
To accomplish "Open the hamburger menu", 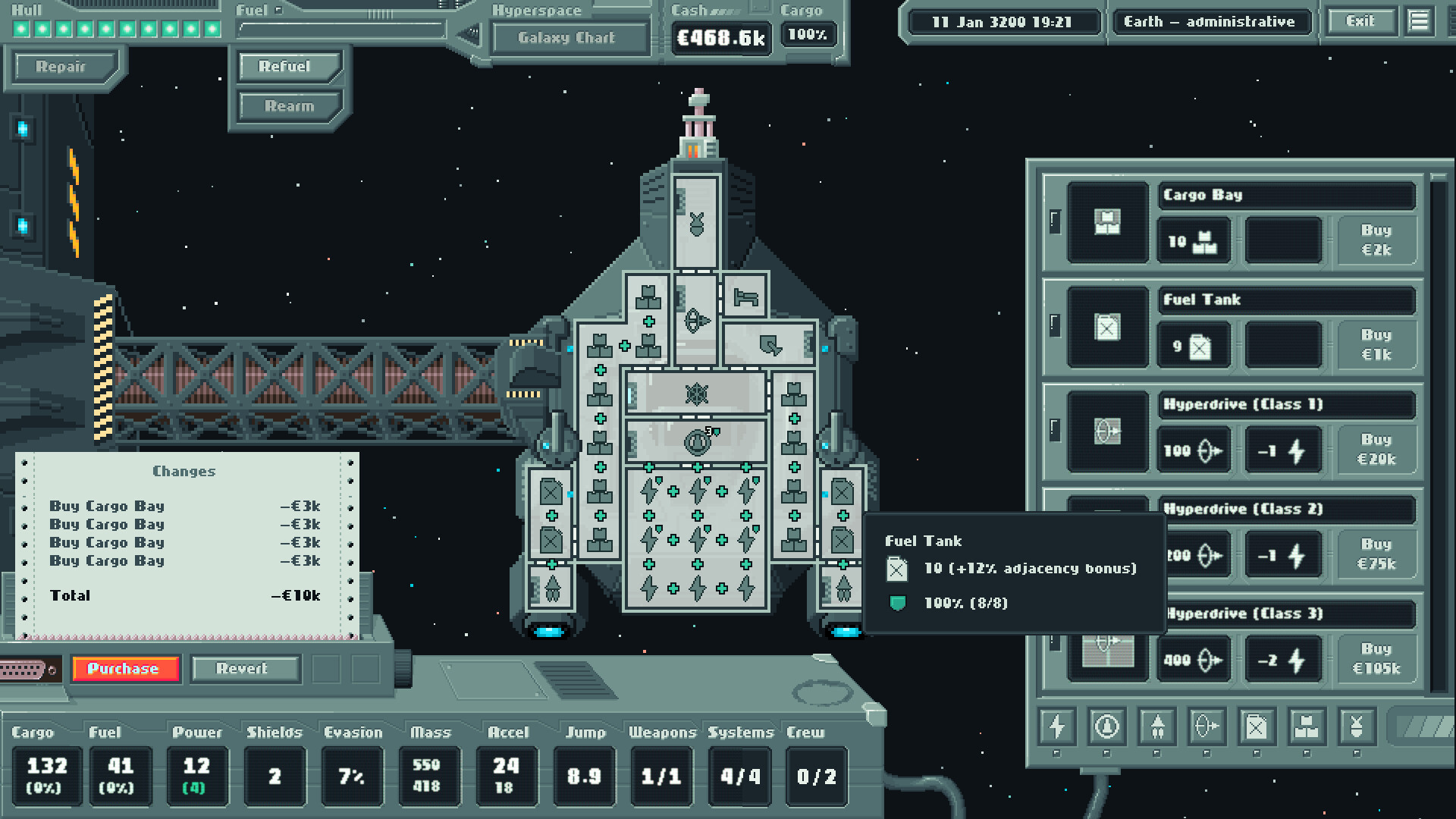I will coord(1419,21).
